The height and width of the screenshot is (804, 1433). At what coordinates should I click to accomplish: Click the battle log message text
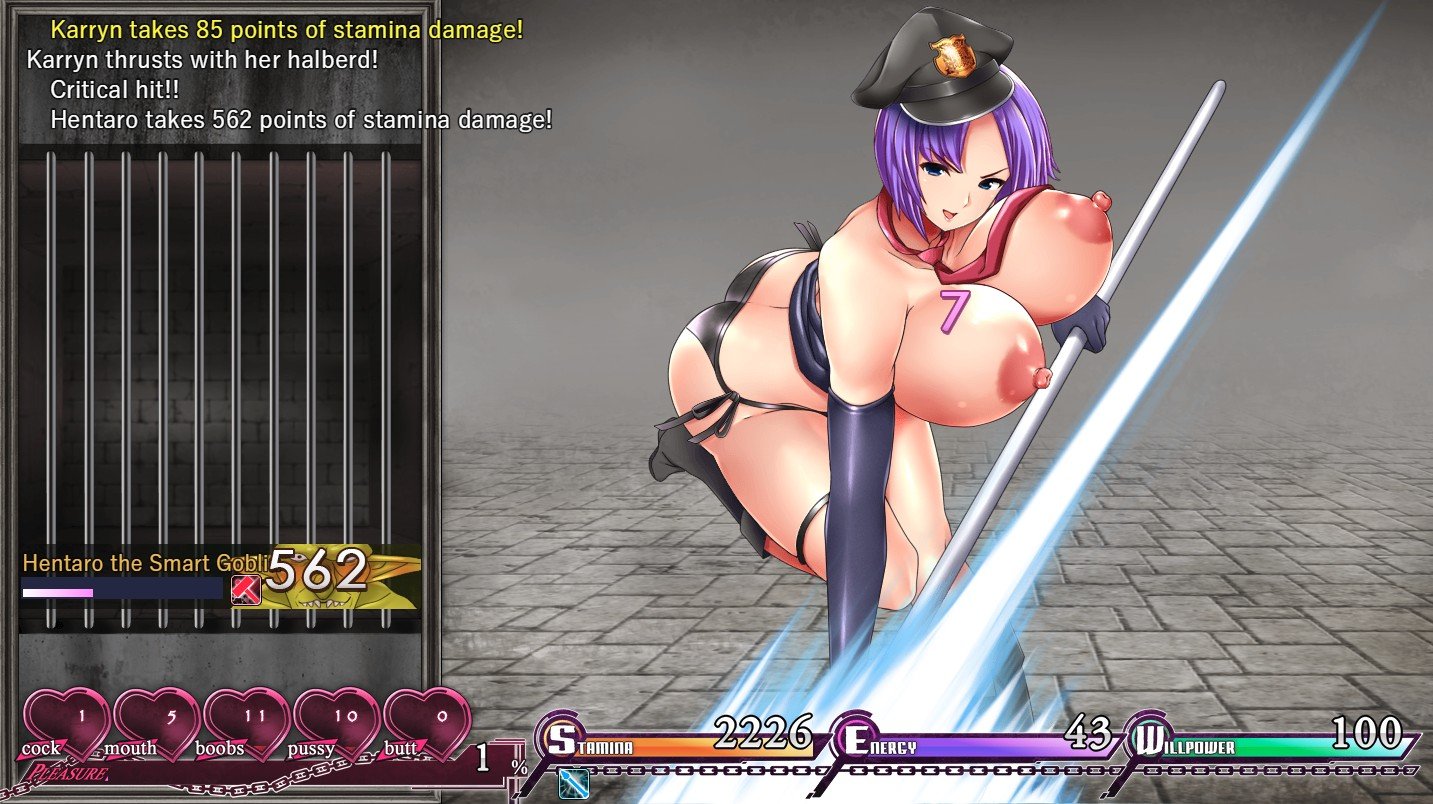289,75
